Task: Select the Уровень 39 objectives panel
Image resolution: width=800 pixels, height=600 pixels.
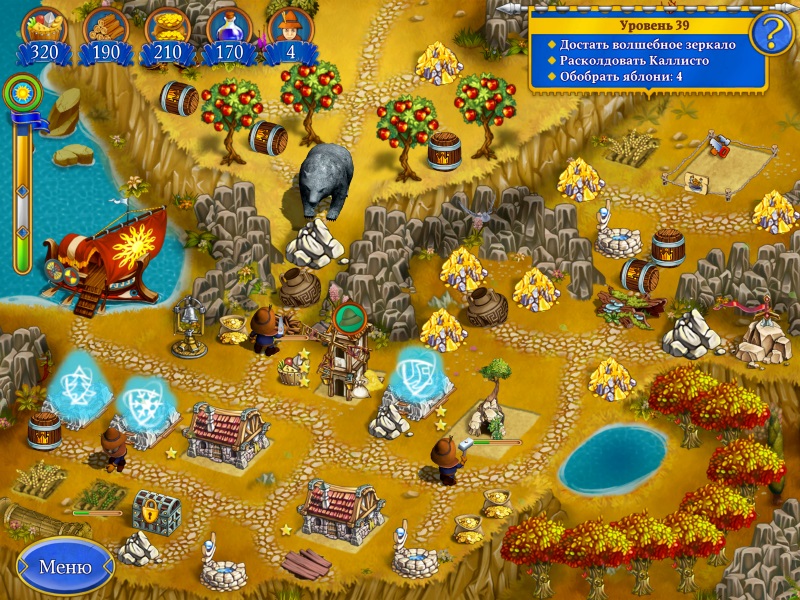Action: point(646,52)
